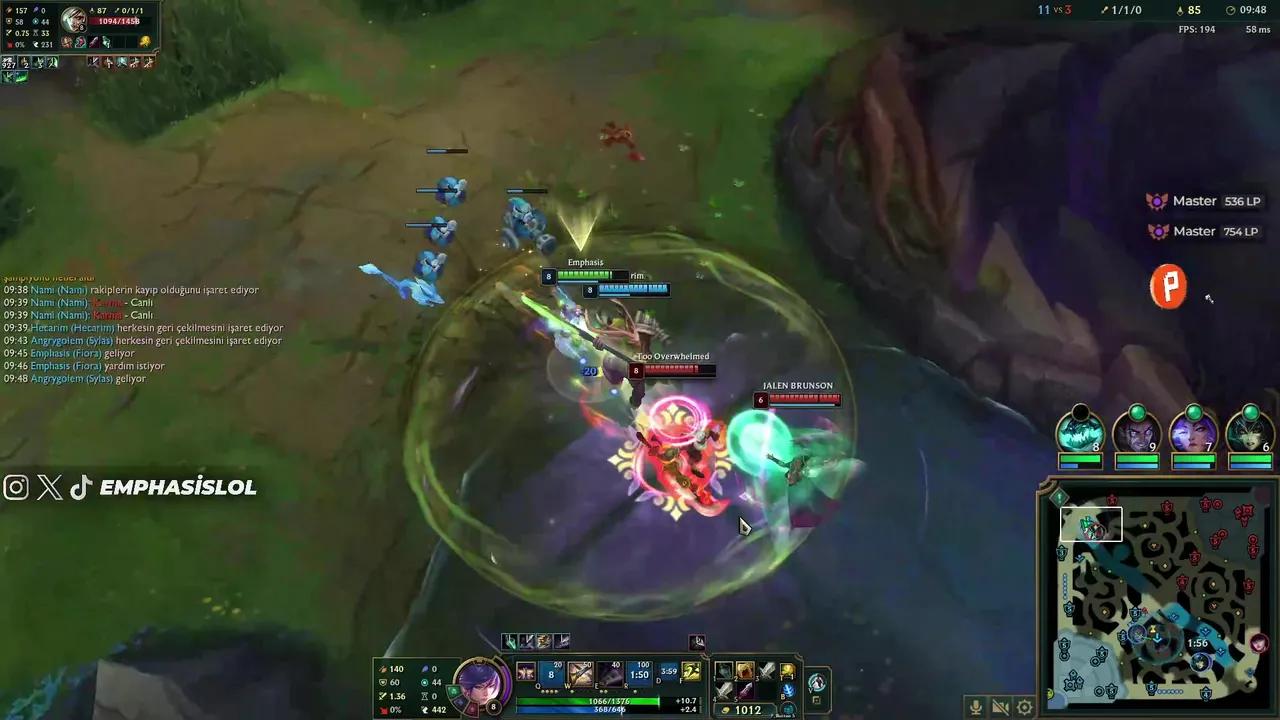Cast Fiora's Q ability

(550, 670)
